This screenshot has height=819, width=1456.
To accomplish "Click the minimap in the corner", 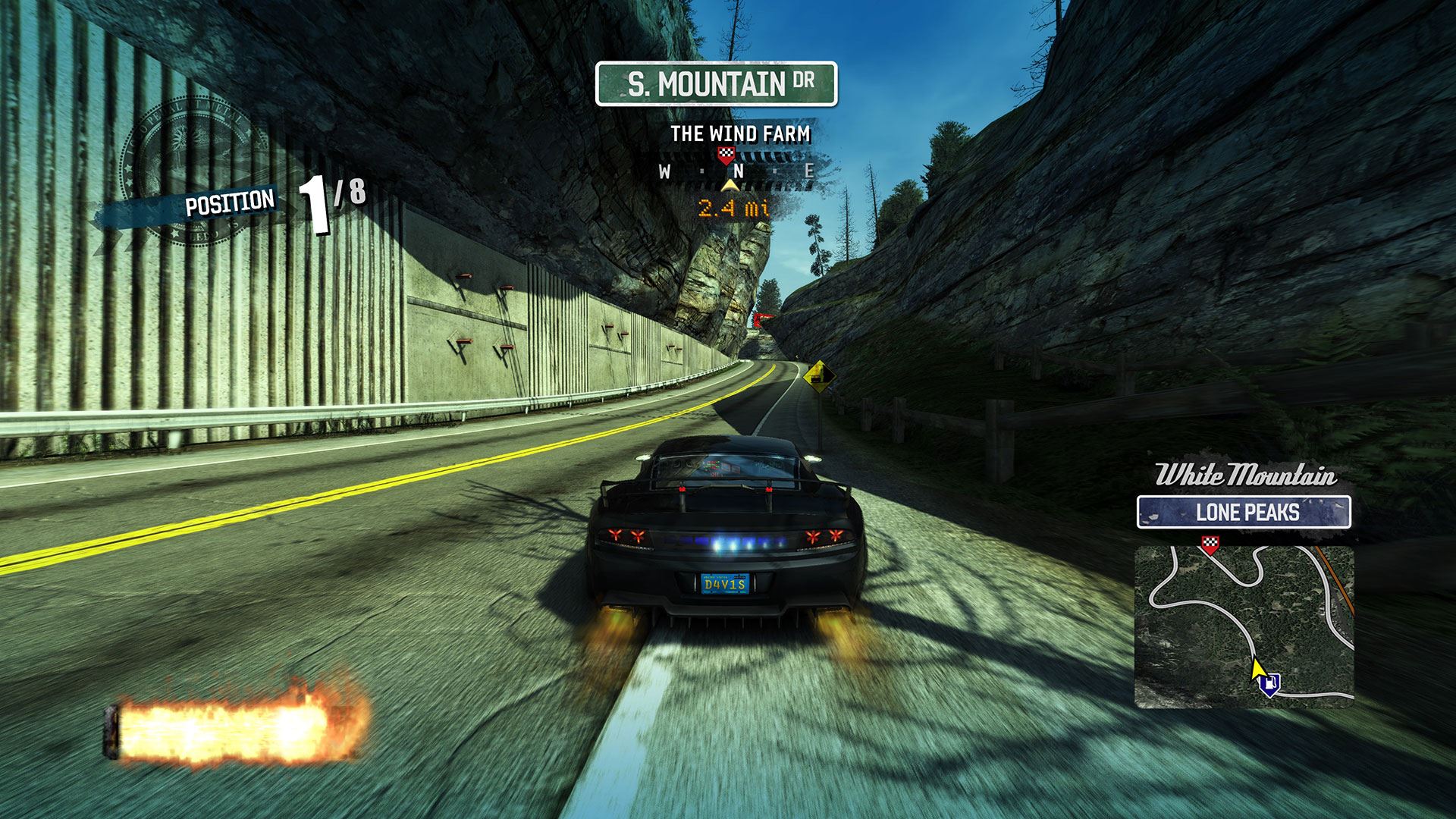I will pyautogui.click(x=1244, y=626).
